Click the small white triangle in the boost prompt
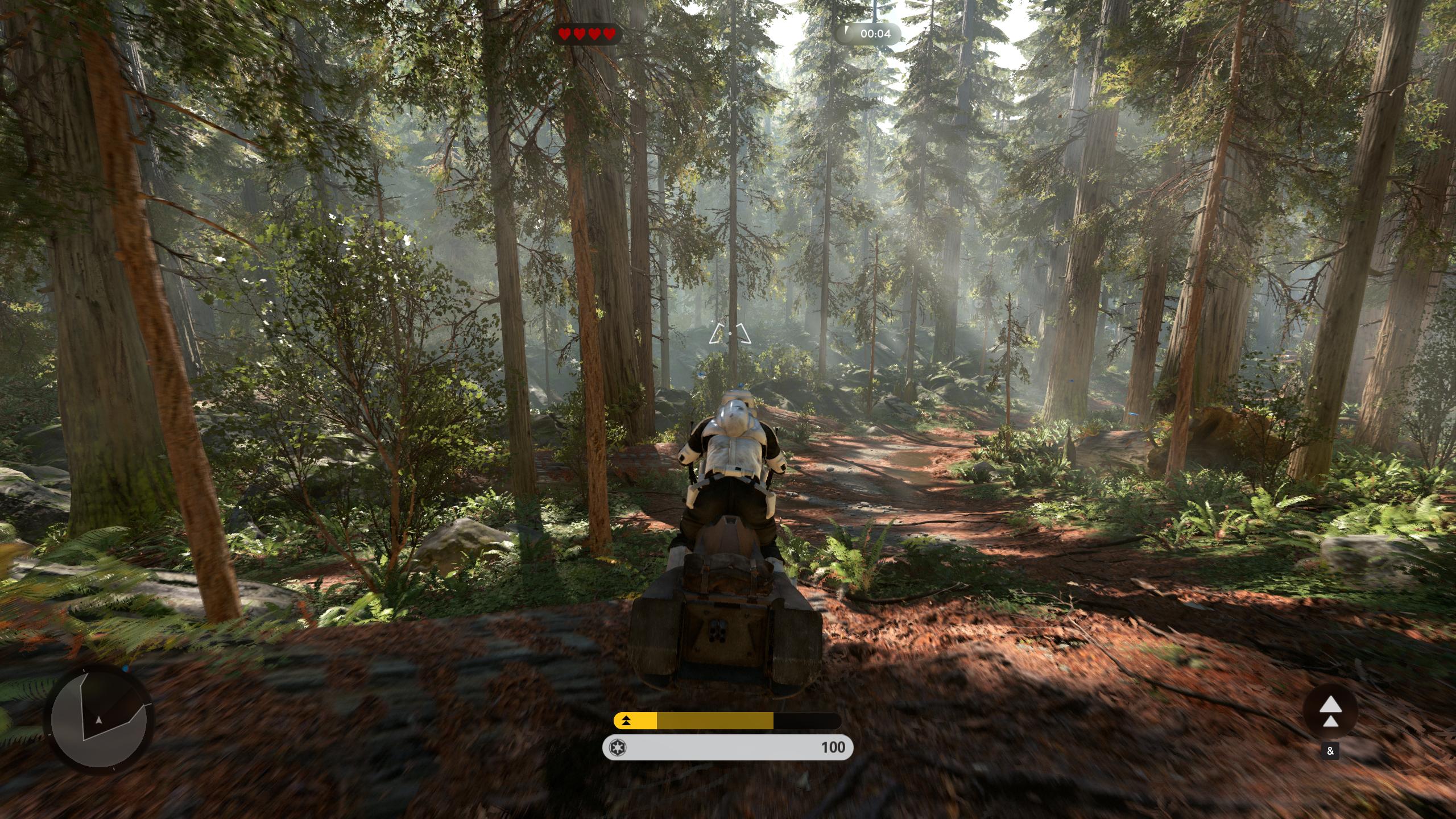Image resolution: width=1456 pixels, height=819 pixels. tap(1330, 721)
